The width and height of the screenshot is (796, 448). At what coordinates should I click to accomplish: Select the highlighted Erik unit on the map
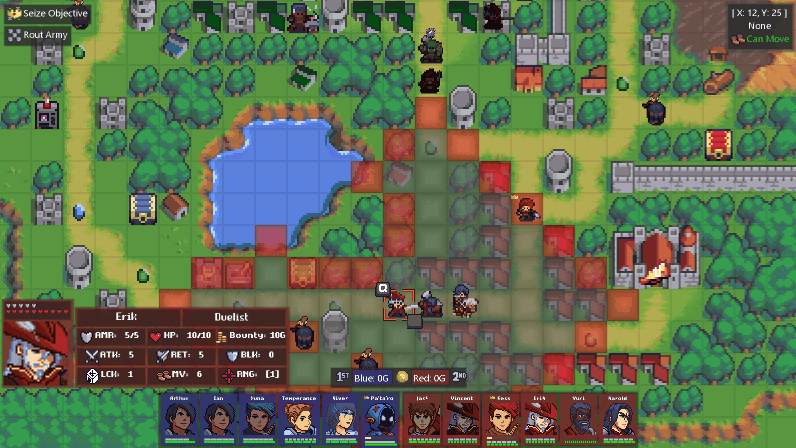(399, 304)
